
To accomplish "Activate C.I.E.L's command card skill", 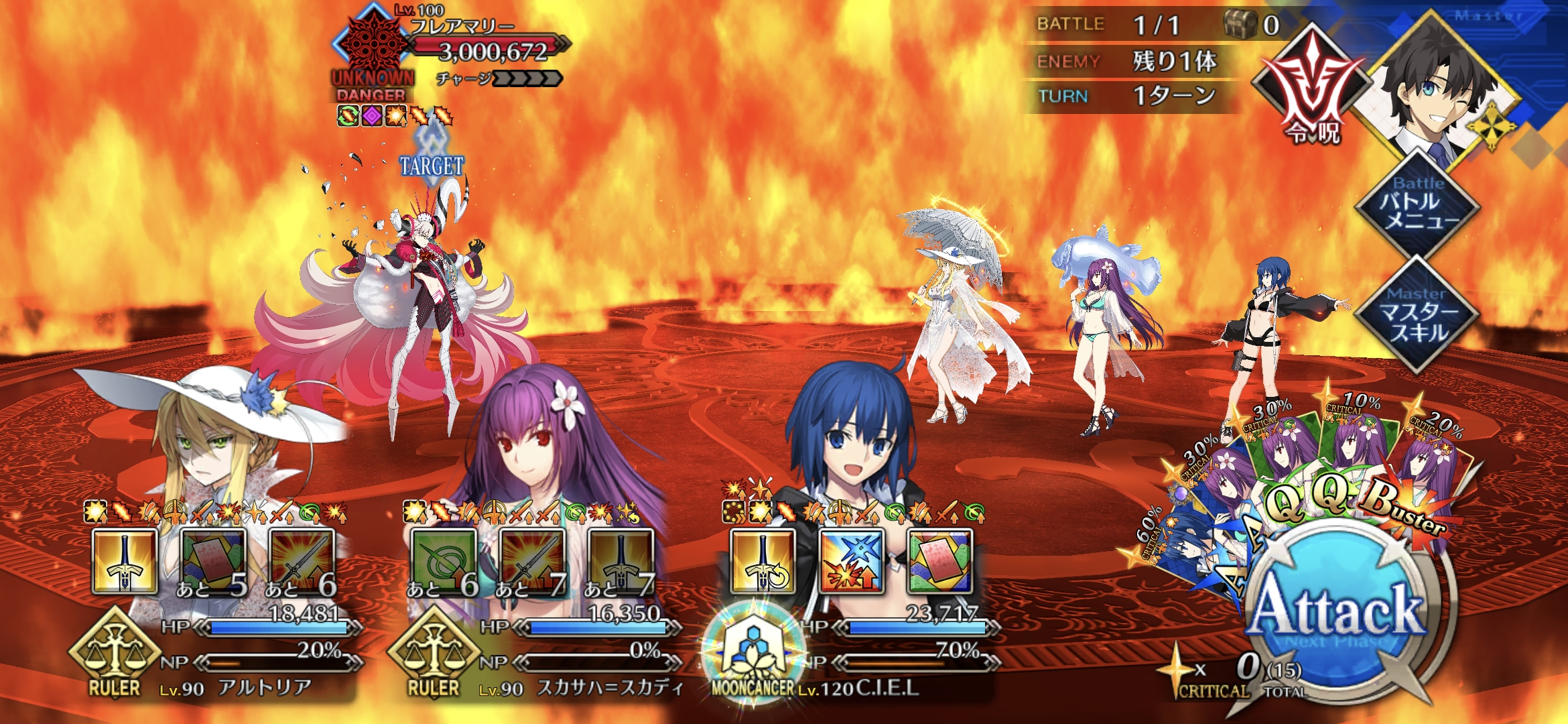I will [939, 562].
